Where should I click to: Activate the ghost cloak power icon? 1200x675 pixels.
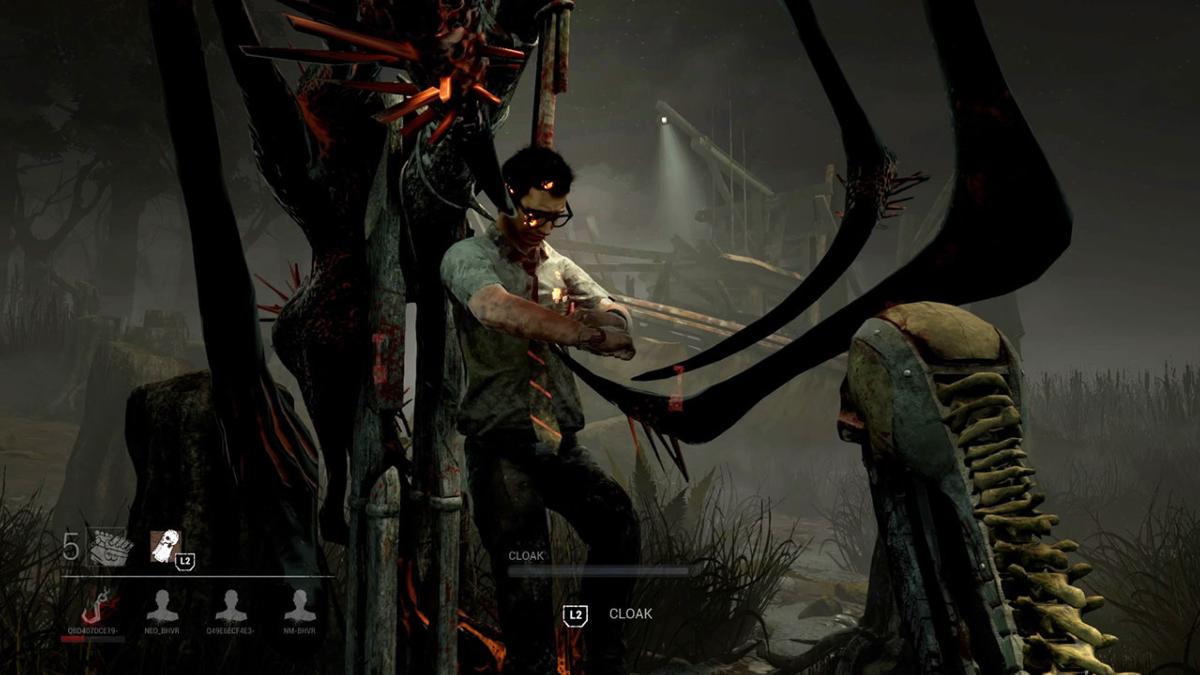tap(165, 546)
